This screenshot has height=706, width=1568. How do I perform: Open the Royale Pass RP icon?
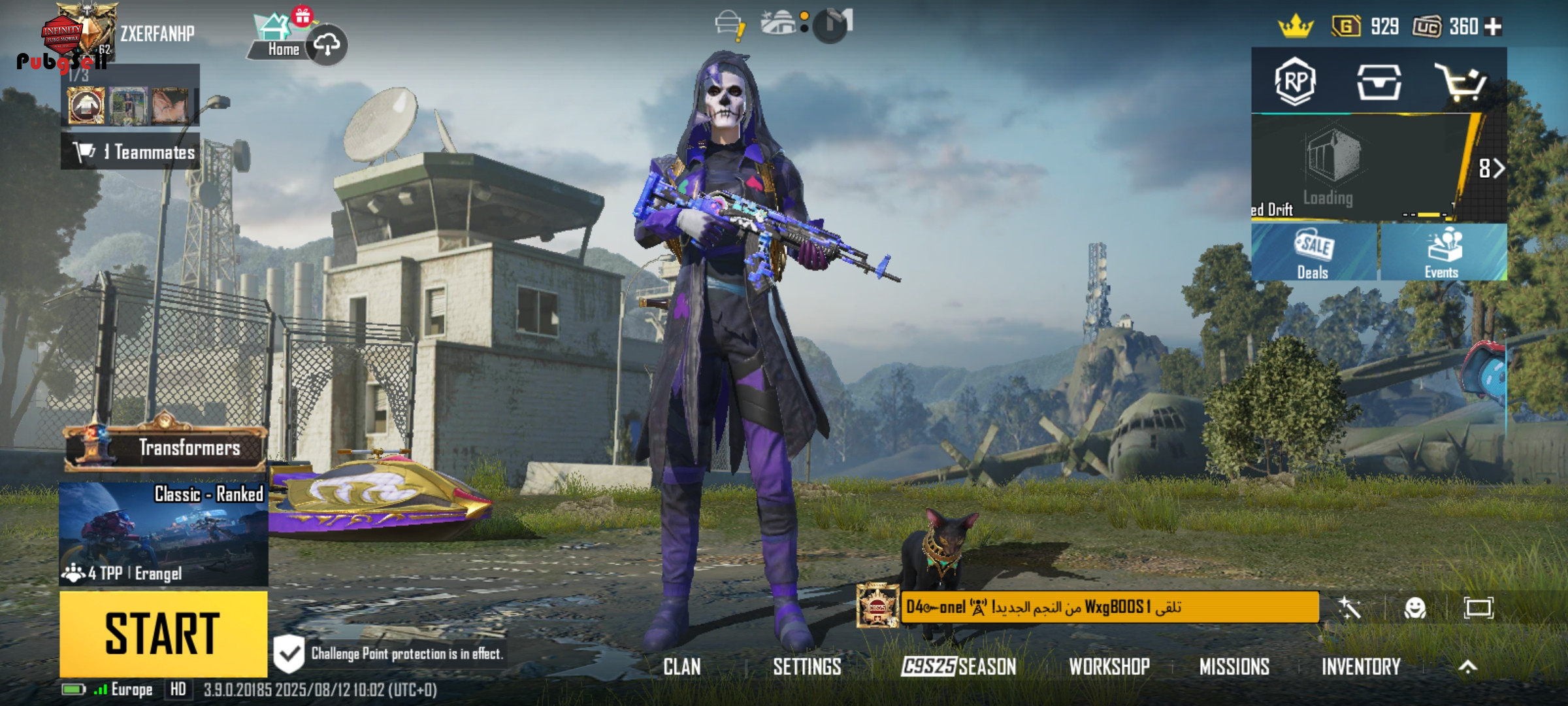pyautogui.click(x=1295, y=82)
